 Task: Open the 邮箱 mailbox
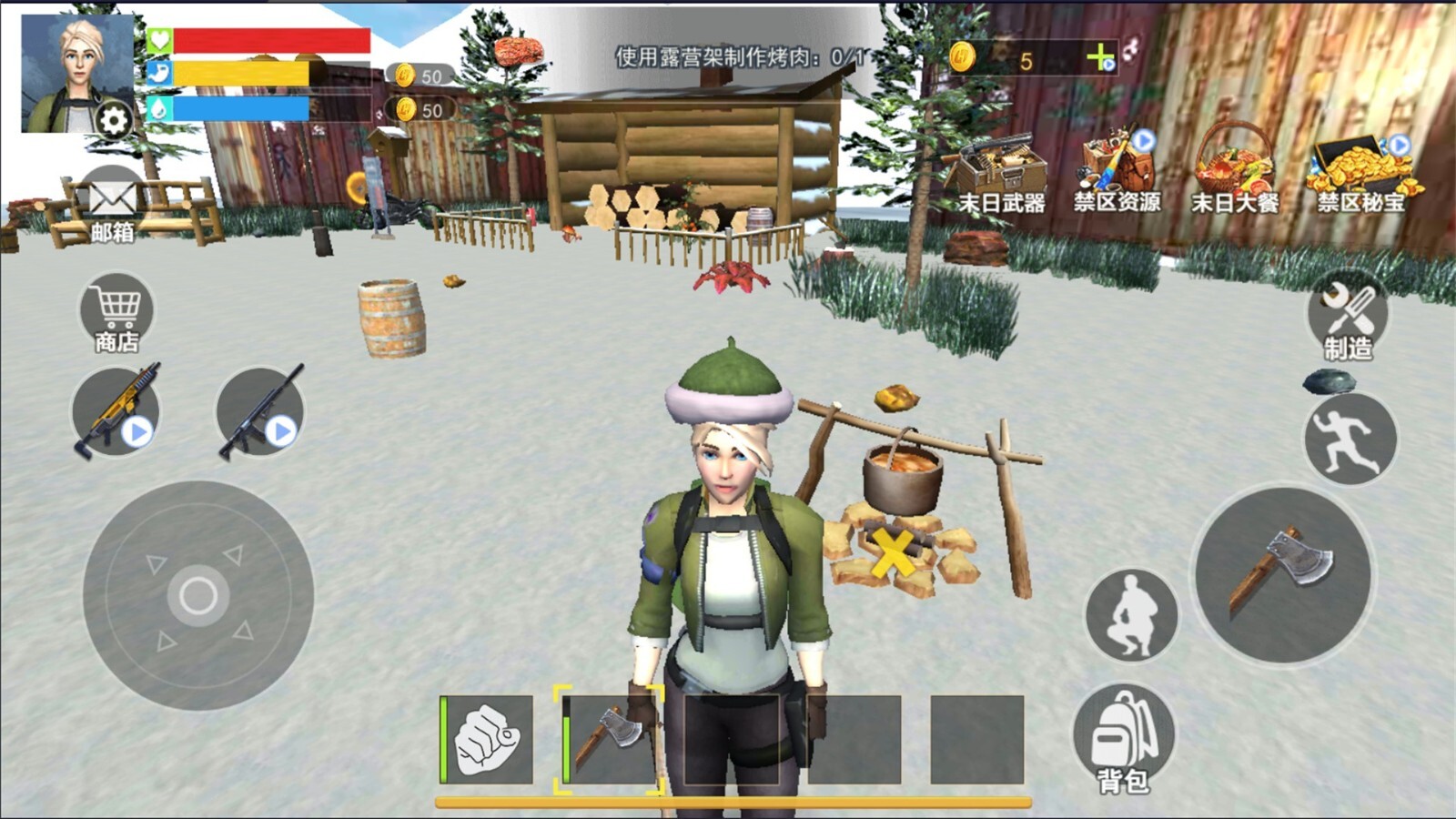pos(112,206)
